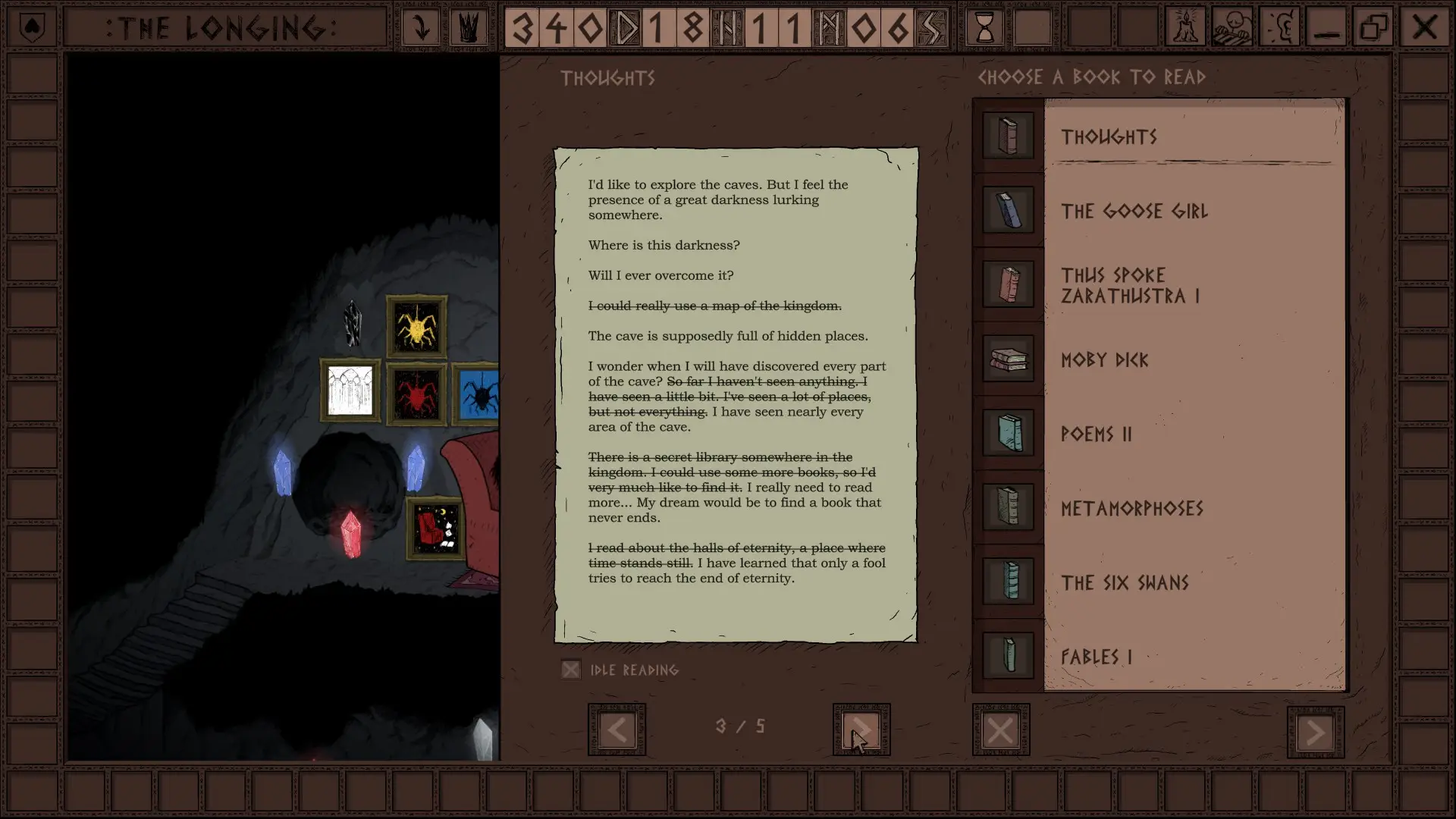The height and width of the screenshot is (819, 1456).
Task: Open the listening ear icon
Action: point(1281,28)
